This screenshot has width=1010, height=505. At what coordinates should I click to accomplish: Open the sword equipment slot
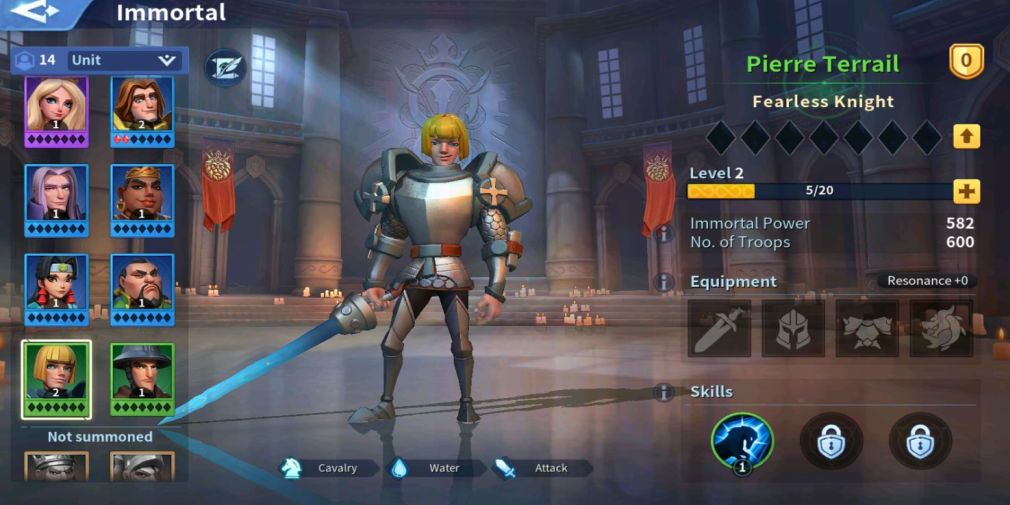[x=719, y=329]
